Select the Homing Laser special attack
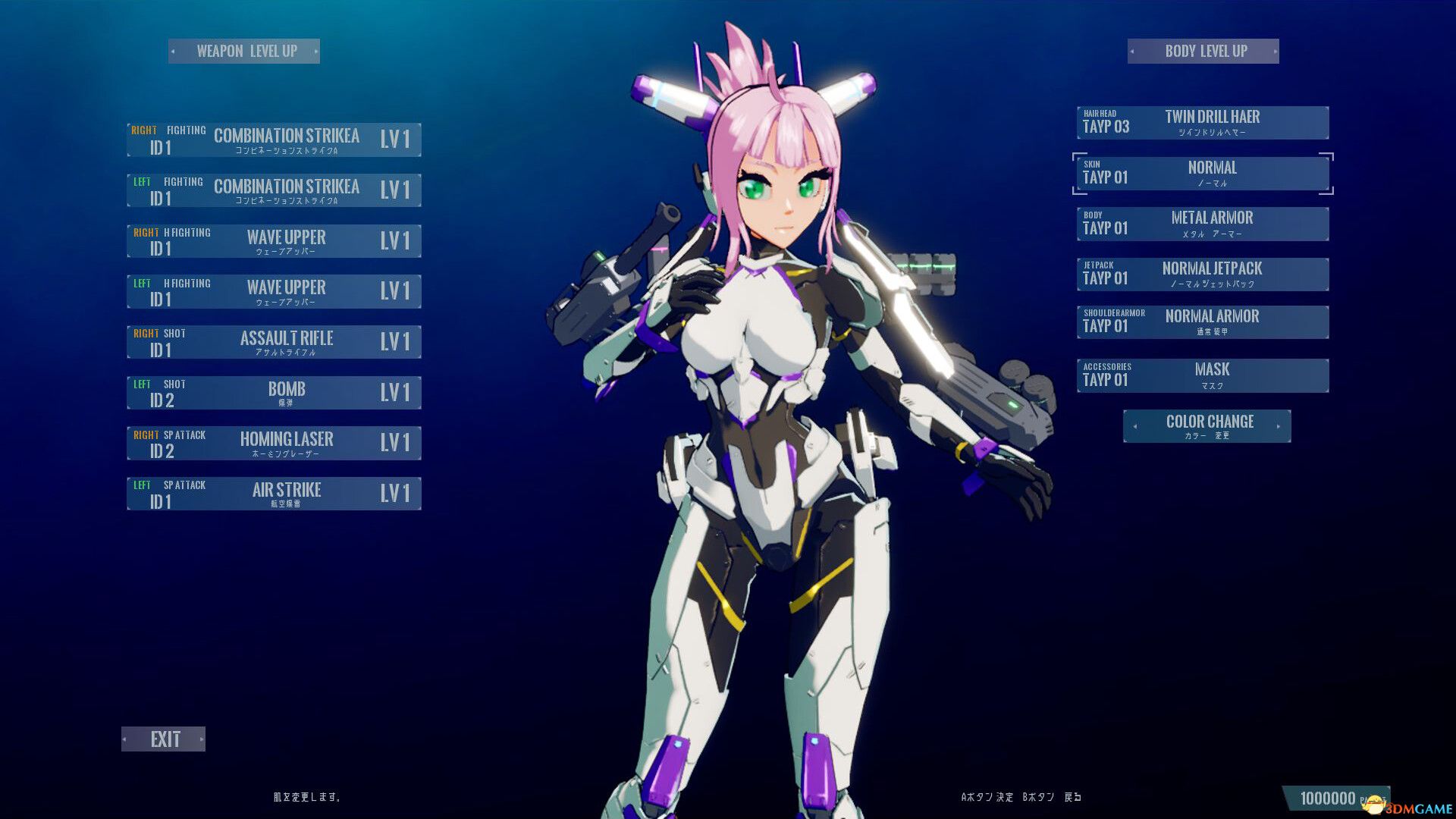Image resolution: width=1456 pixels, height=819 pixels. [x=273, y=442]
